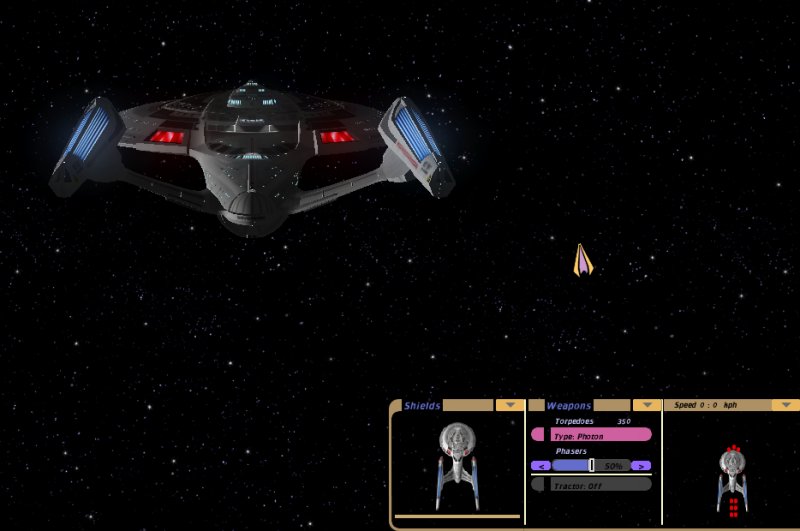Decrease phaser power with left arrow
Image resolution: width=800 pixels, height=531 pixels.
(540, 465)
